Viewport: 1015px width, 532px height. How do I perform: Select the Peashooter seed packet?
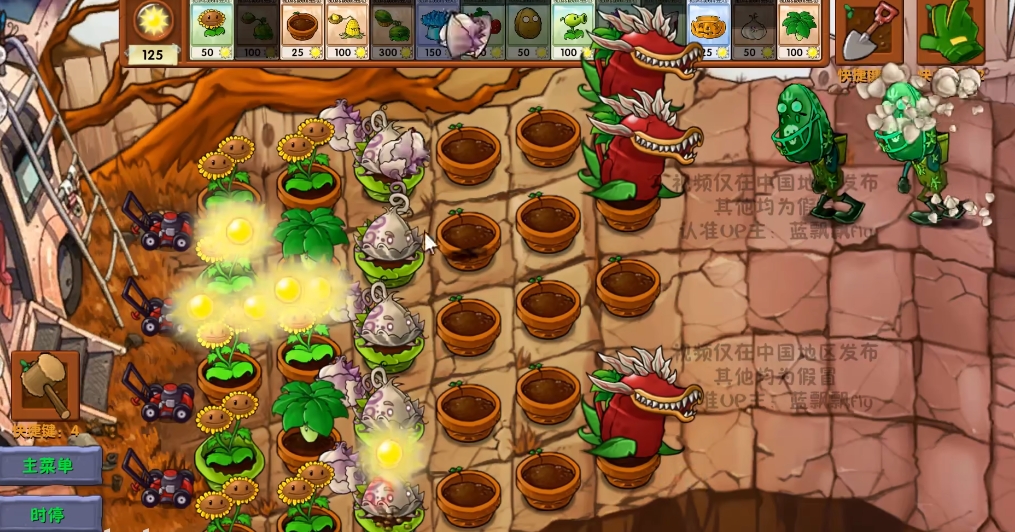pyautogui.click(x=571, y=30)
